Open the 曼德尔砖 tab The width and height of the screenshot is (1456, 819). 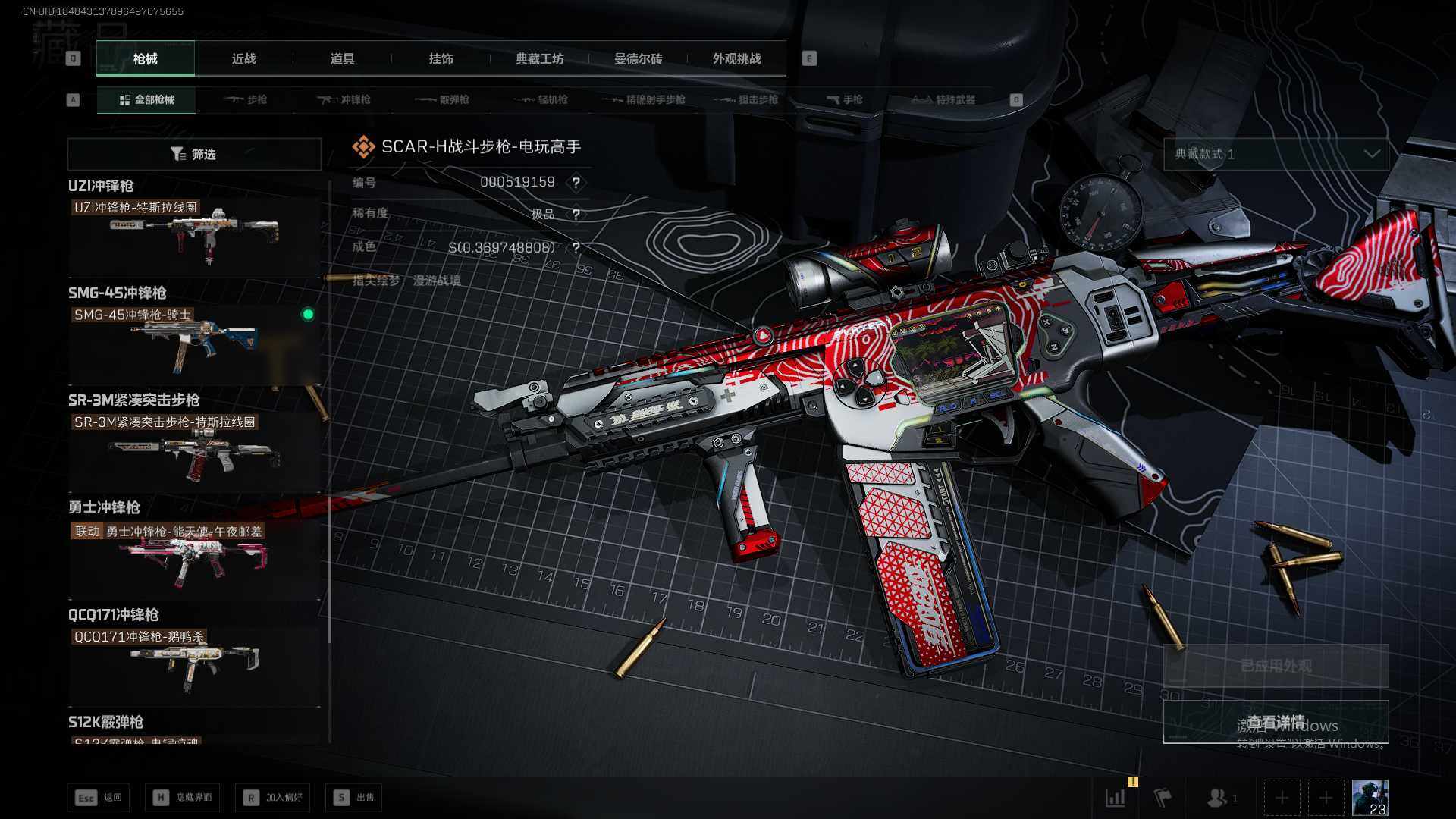click(638, 58)
